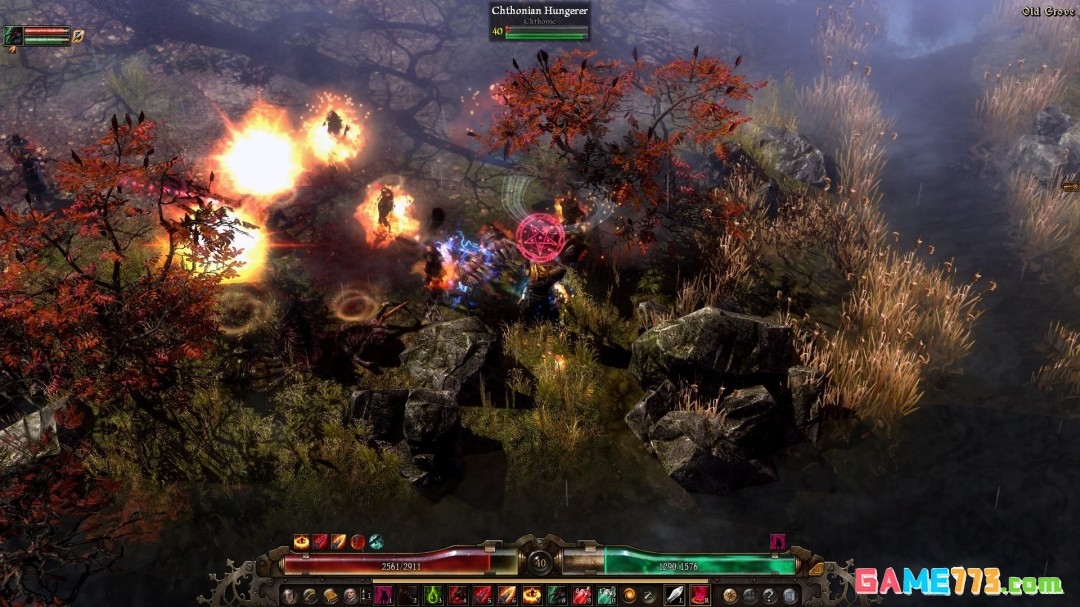Use the pink silhouette skill in slot 1
Screen dimensions: 1080x607
[x=383, y=596]
